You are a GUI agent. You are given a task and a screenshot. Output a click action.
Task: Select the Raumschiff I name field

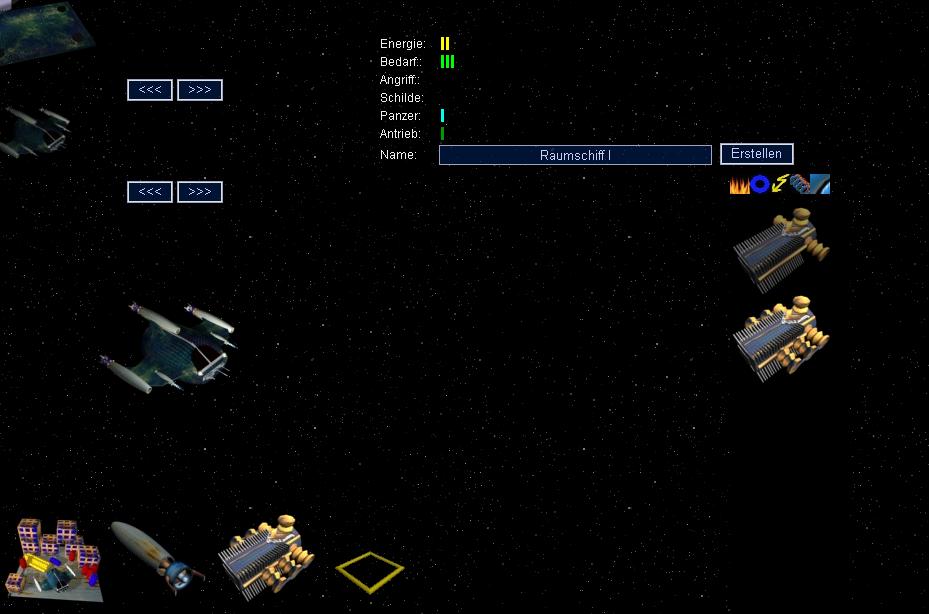[575, 155]
